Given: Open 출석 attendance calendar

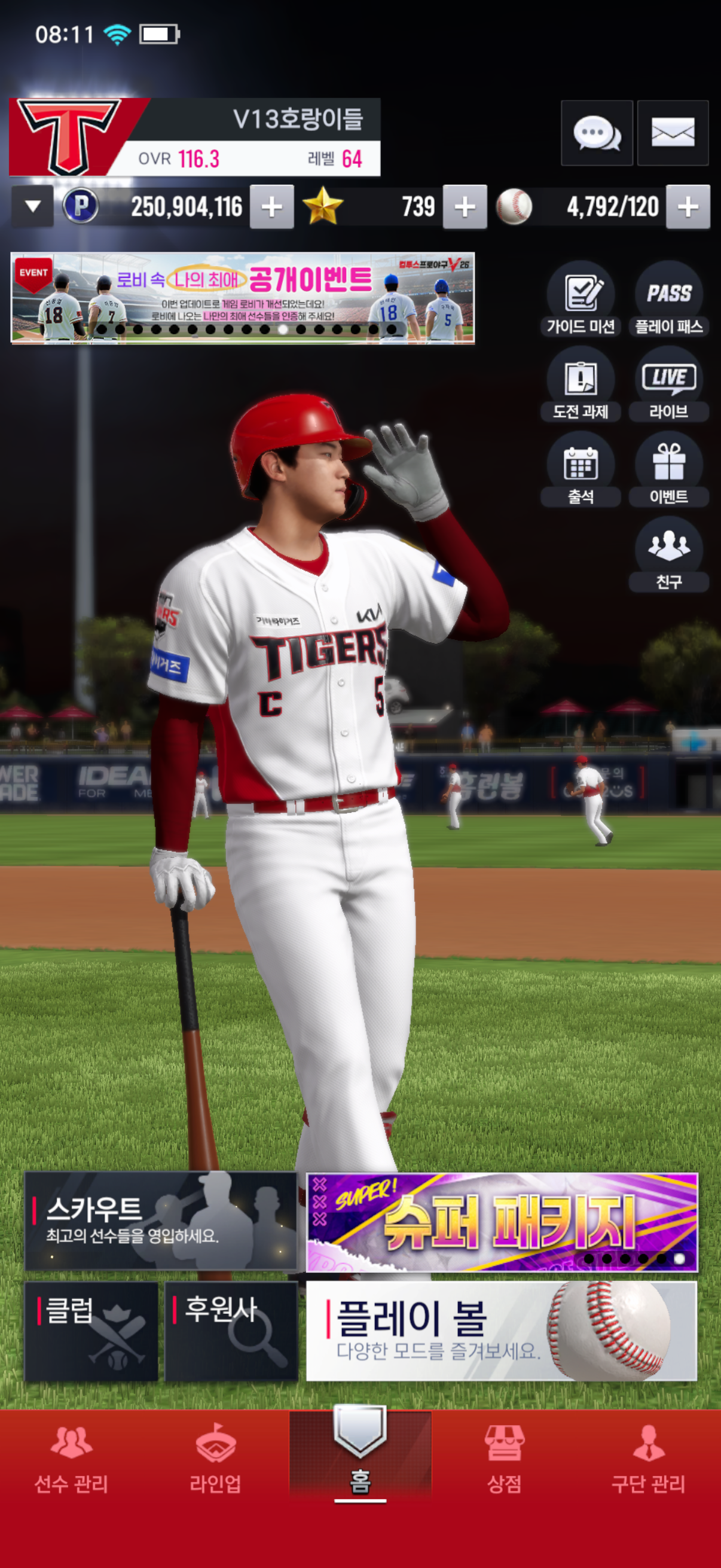Looking at the screenshot, I should click(581, 469).
